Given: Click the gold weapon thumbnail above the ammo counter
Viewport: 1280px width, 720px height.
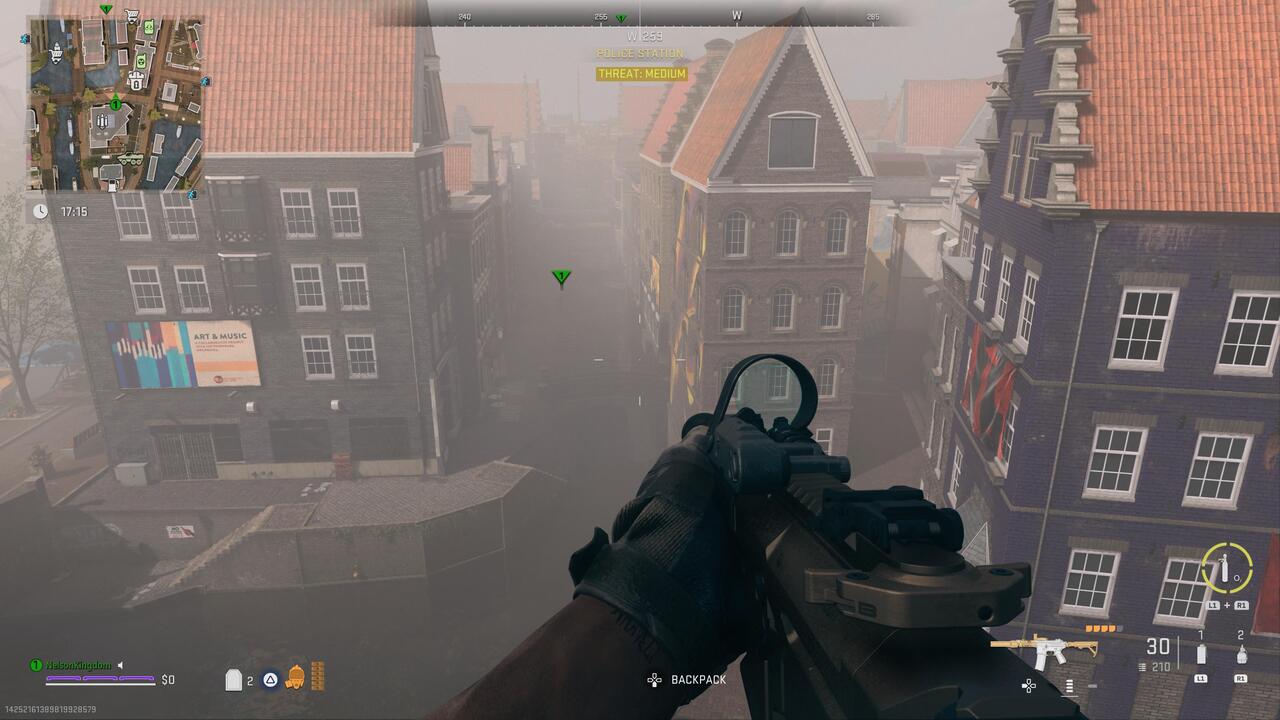Looking at the screenshot, I should click(1047, 648).
